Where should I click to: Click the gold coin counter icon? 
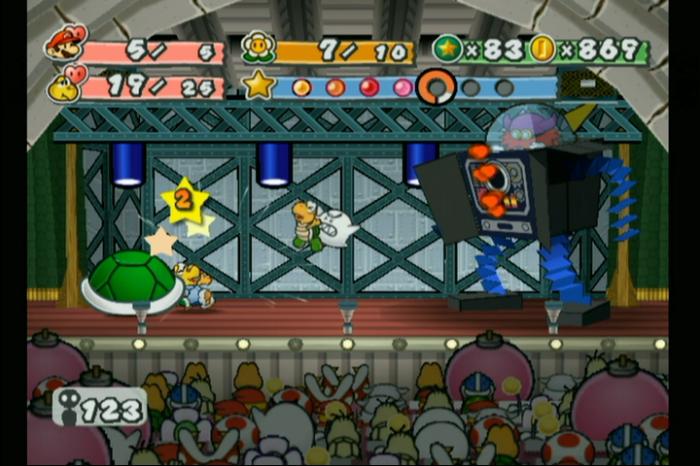click(x=543, y=48)
